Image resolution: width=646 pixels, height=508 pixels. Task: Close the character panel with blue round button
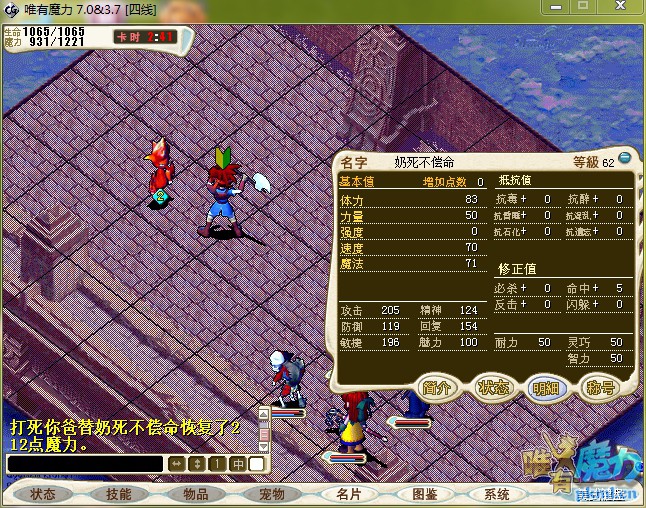625,158
